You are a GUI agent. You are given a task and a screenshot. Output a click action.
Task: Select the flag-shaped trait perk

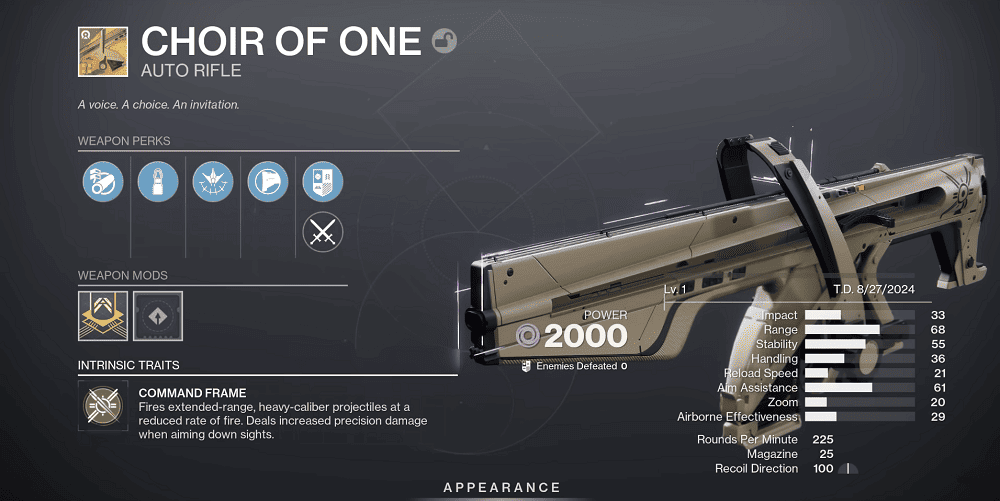click(x=268, y=182)
